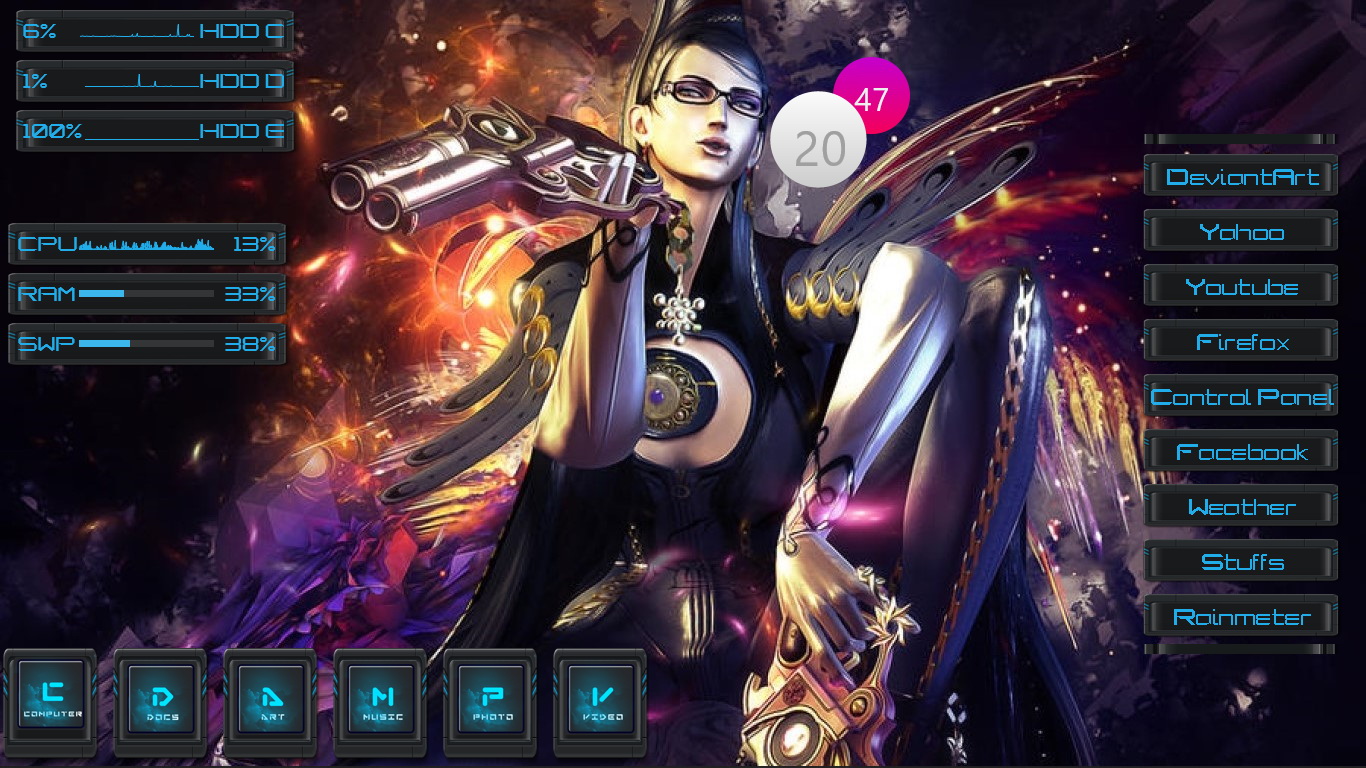Open the Youtube shortcut
Image resolution: width=1366 pixels, height=768 pixels.
coord(1240,286)
